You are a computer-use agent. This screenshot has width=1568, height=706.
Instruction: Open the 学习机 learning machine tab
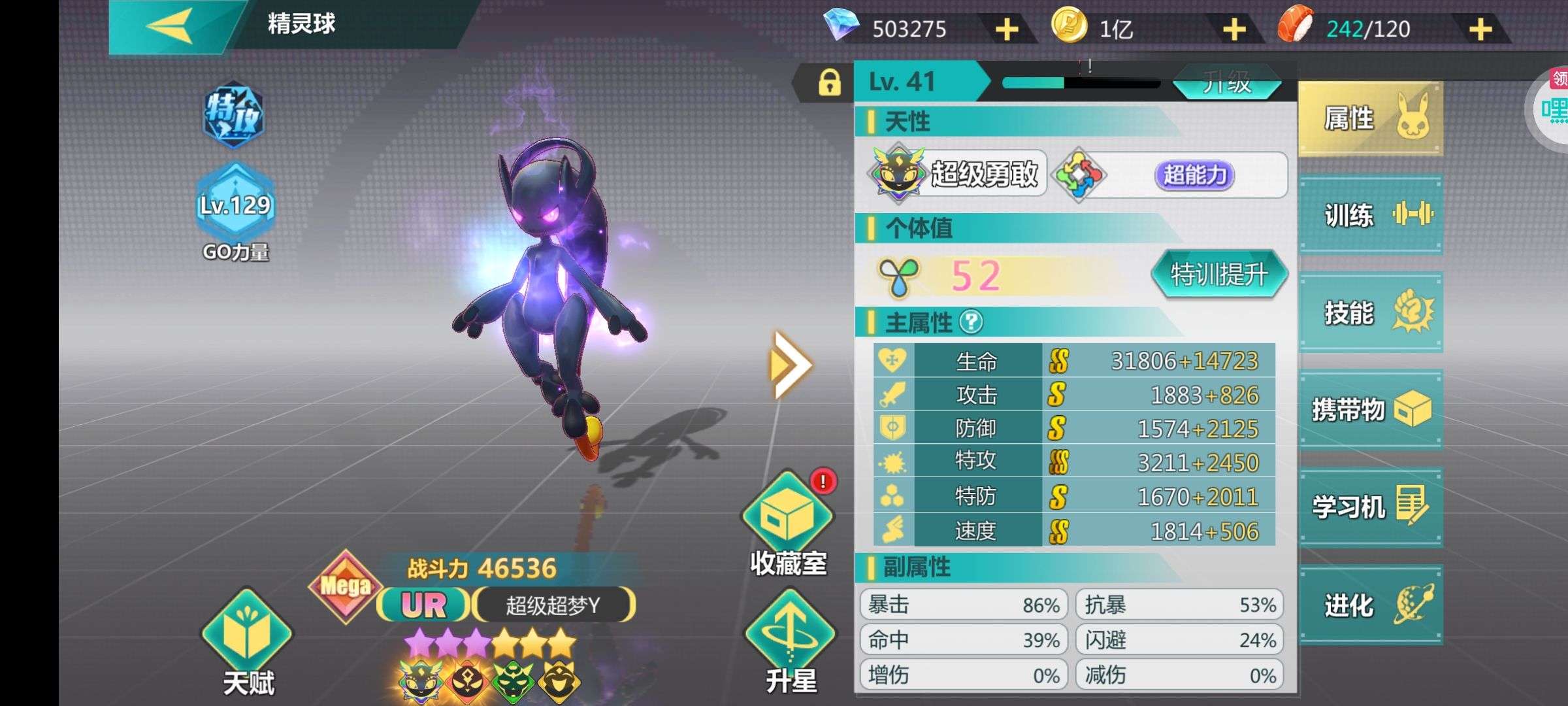point(1370,507)
